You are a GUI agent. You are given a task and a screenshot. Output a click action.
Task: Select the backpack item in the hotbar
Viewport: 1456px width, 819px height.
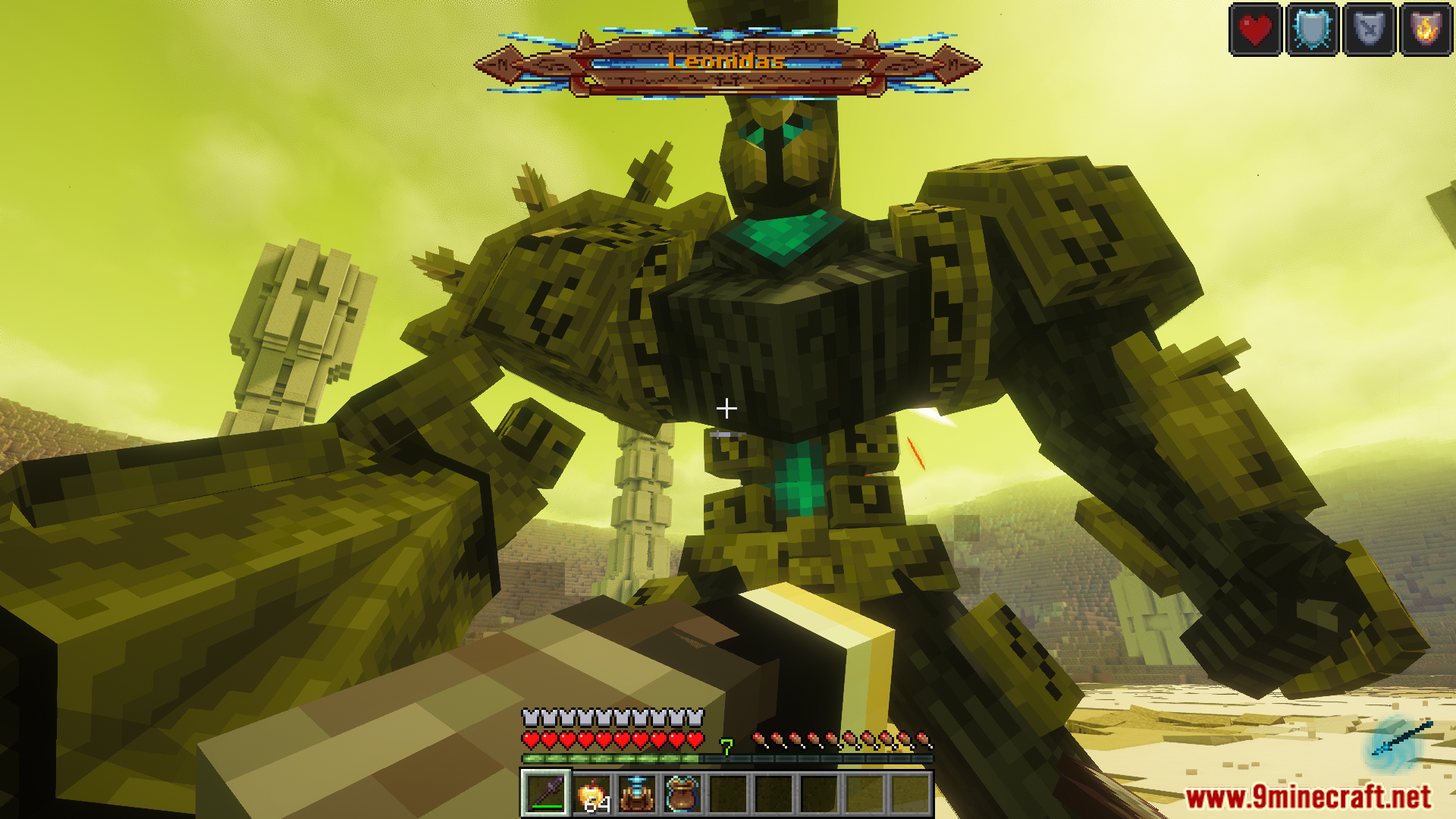[636, 795]
